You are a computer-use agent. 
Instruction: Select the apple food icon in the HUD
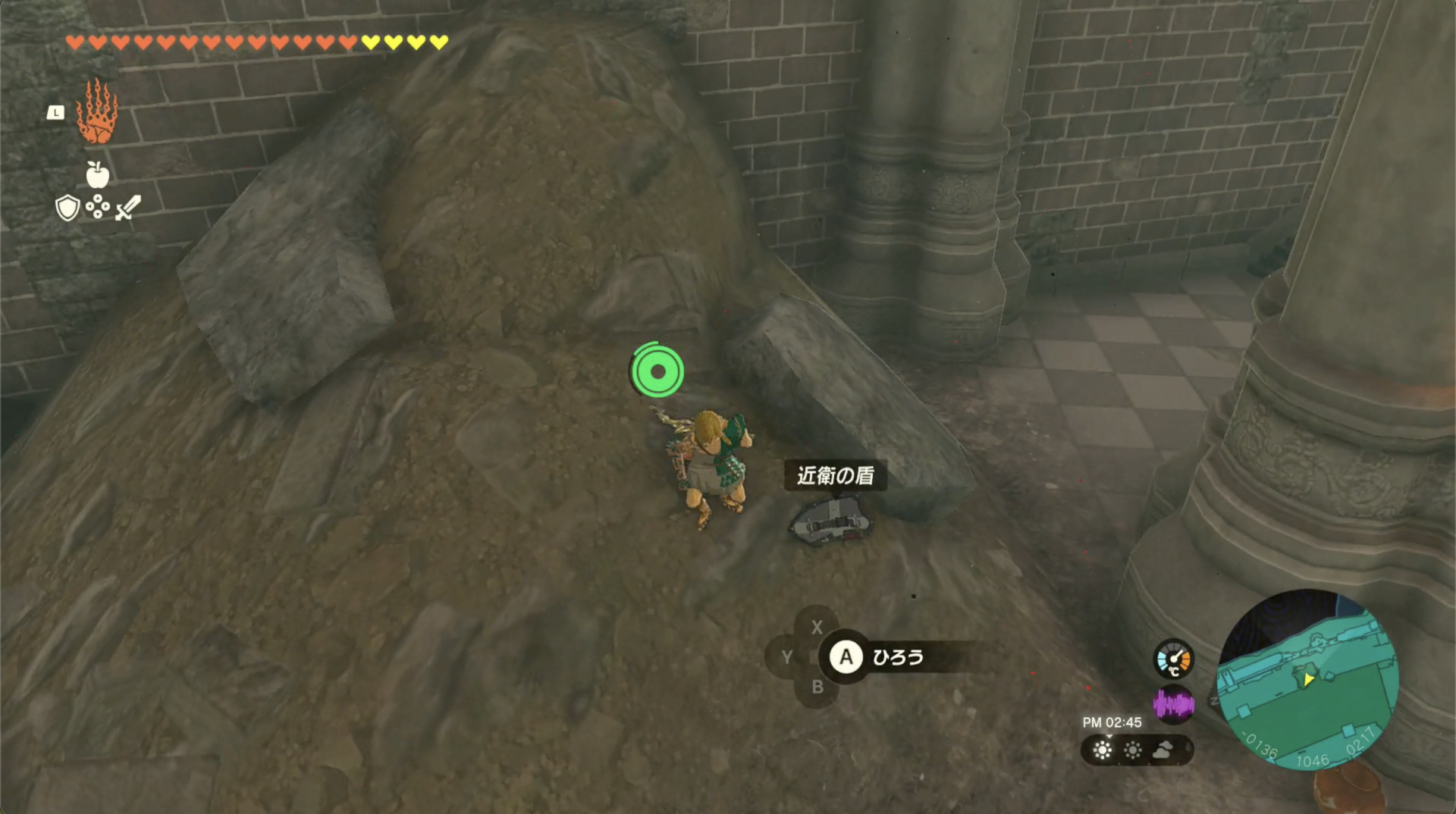(99, 175)
